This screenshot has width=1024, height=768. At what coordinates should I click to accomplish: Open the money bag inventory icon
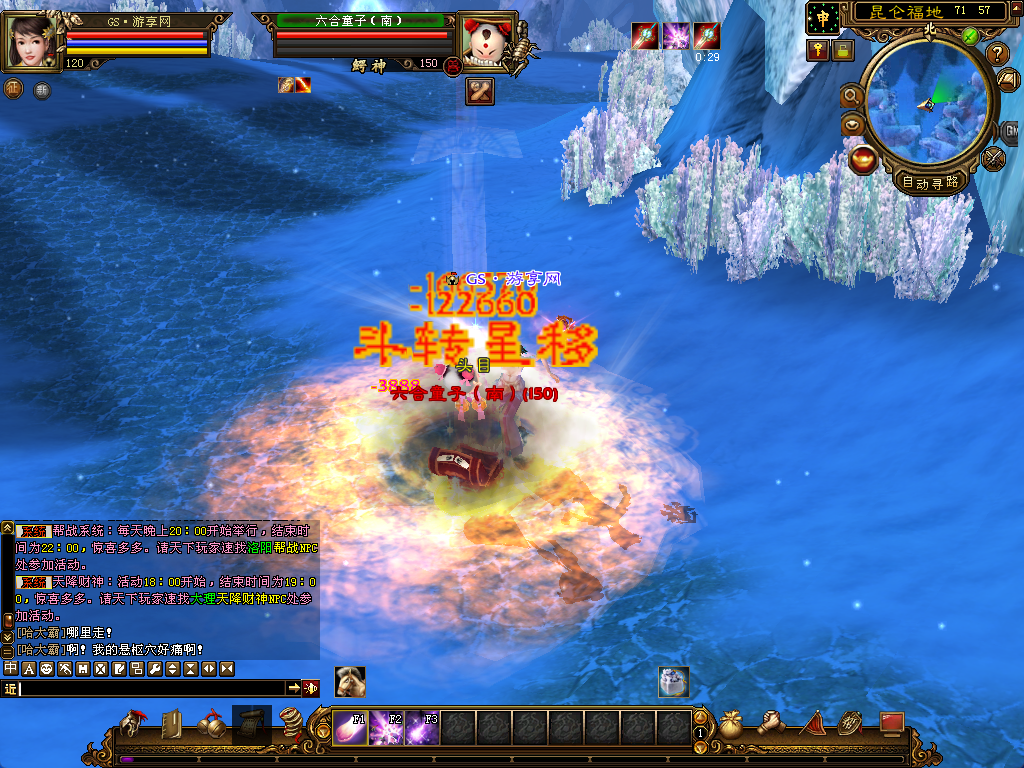[x=732, y=725]
